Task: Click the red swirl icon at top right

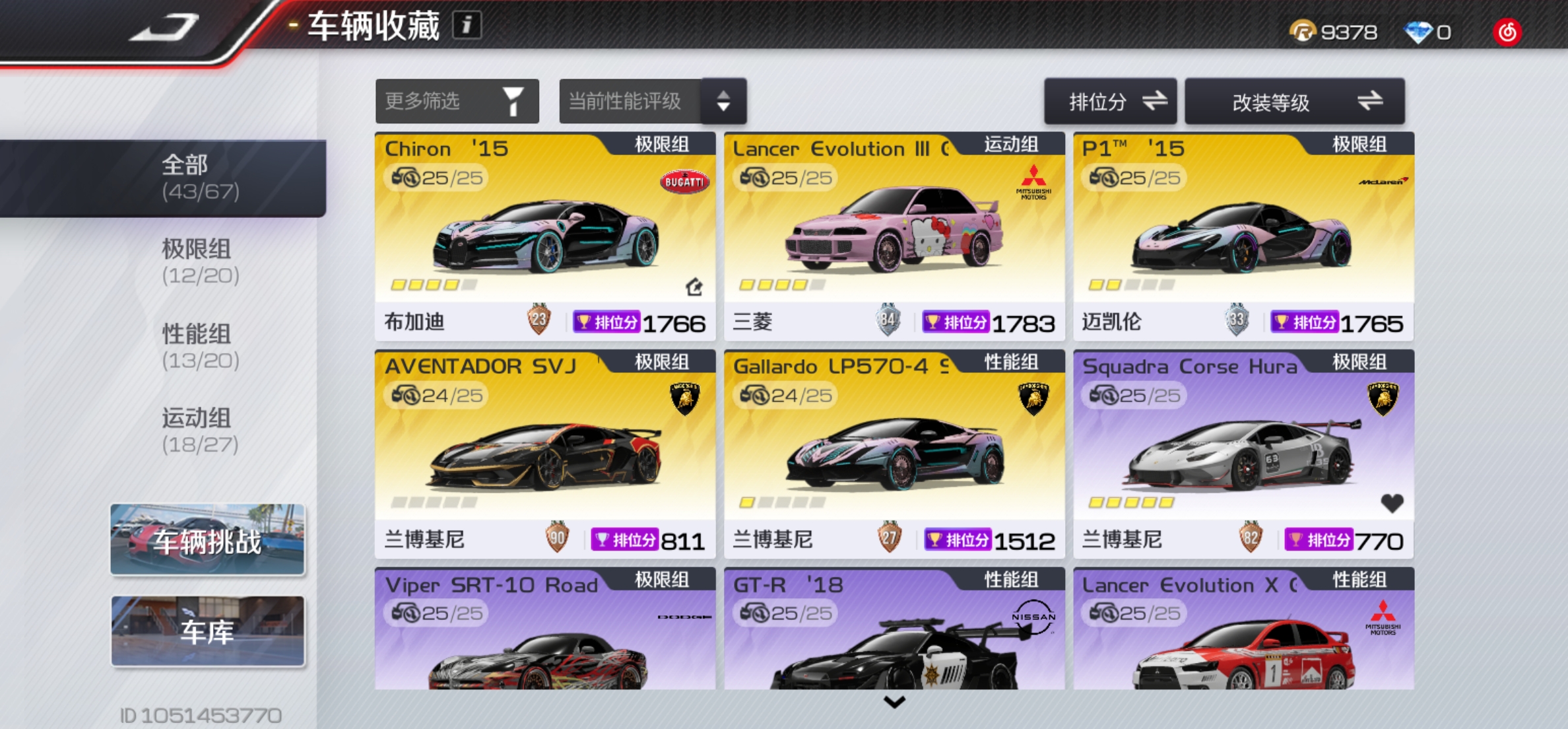Action: coord(1507,32)
